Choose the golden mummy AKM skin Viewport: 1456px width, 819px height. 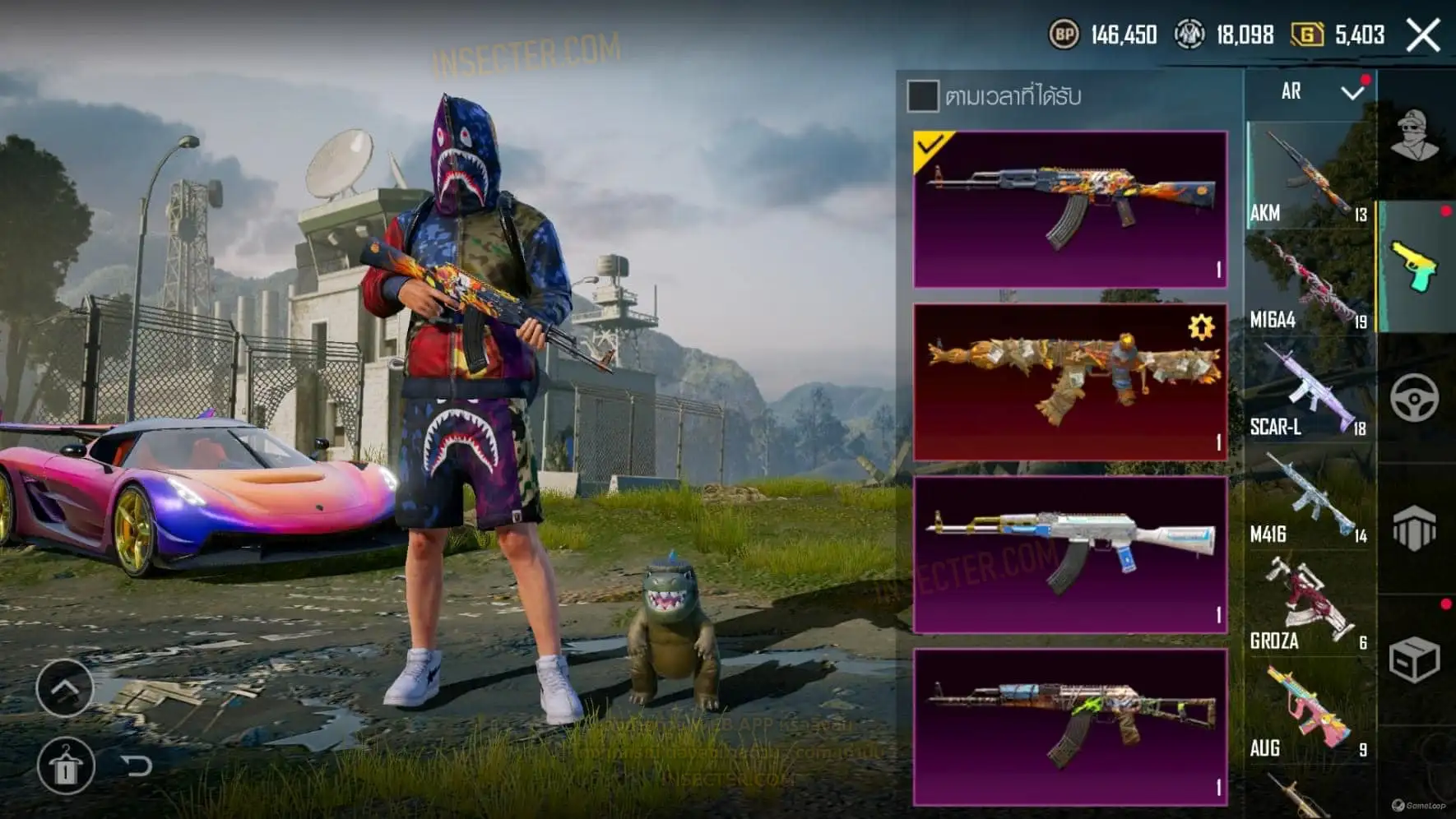coord(1070,382)
